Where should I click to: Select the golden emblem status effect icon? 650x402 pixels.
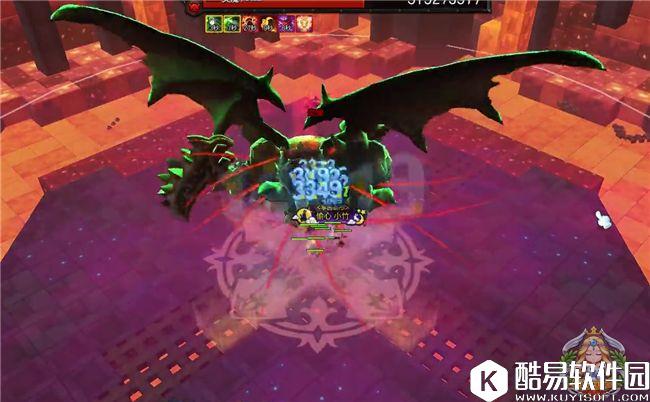(x=304, y=23)
